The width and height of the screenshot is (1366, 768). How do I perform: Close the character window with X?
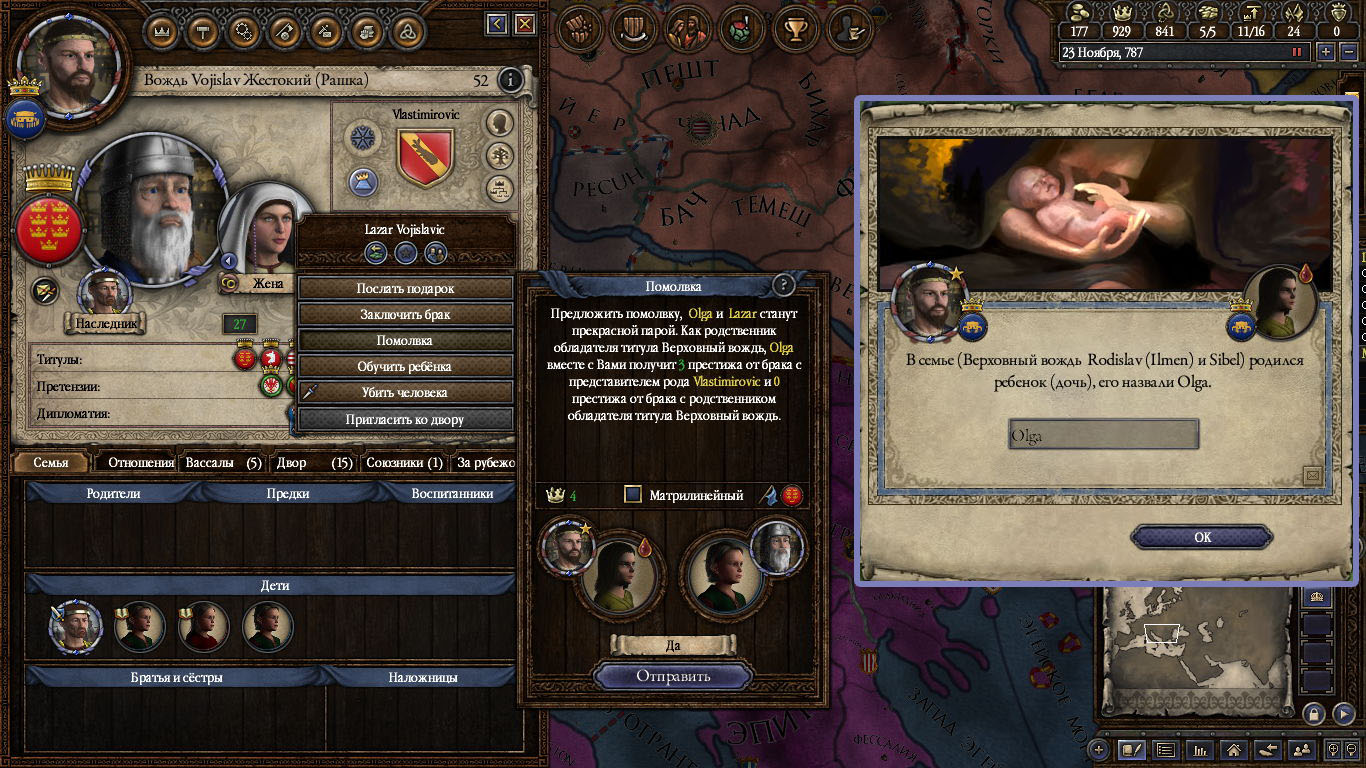pos(524,24)
